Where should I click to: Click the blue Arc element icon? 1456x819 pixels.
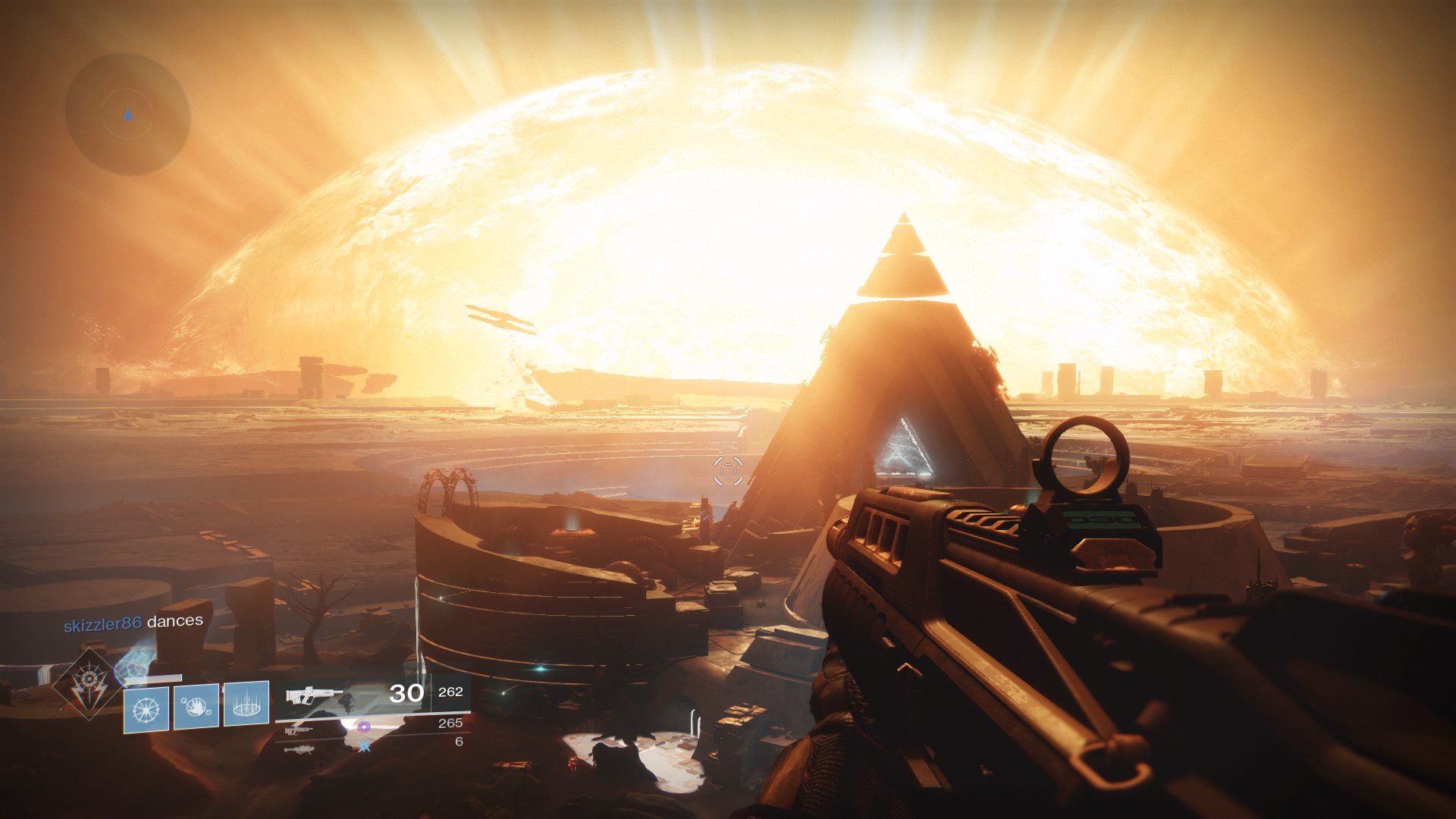[364, 748]
